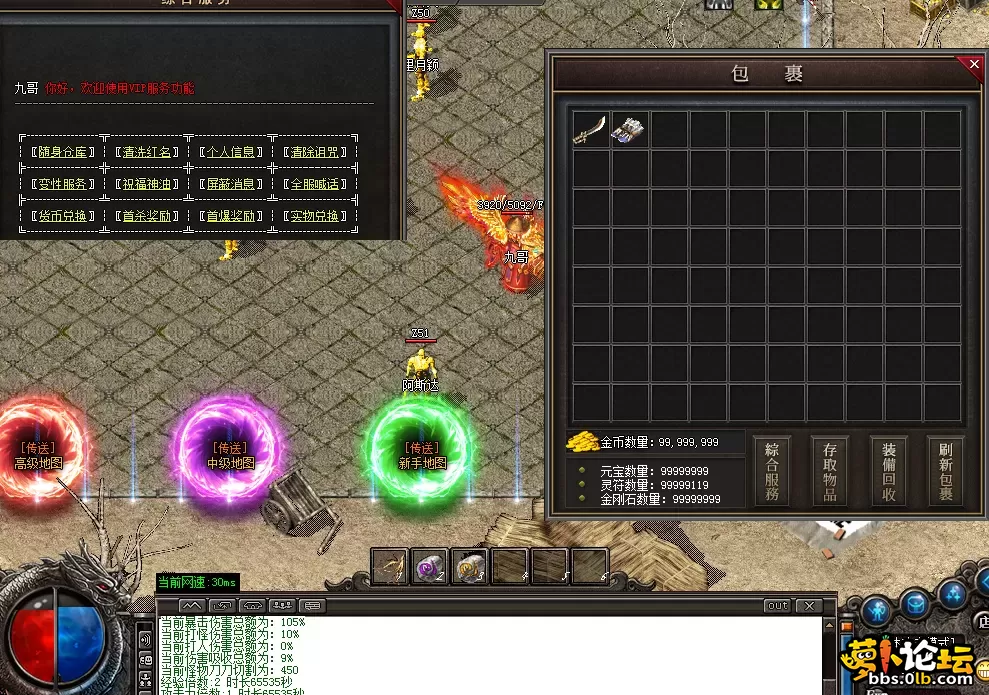Image resolution: width=989 pixels, height=695 pixels.
Task: Click the 綜合服務 bag button
Action: 771,471
